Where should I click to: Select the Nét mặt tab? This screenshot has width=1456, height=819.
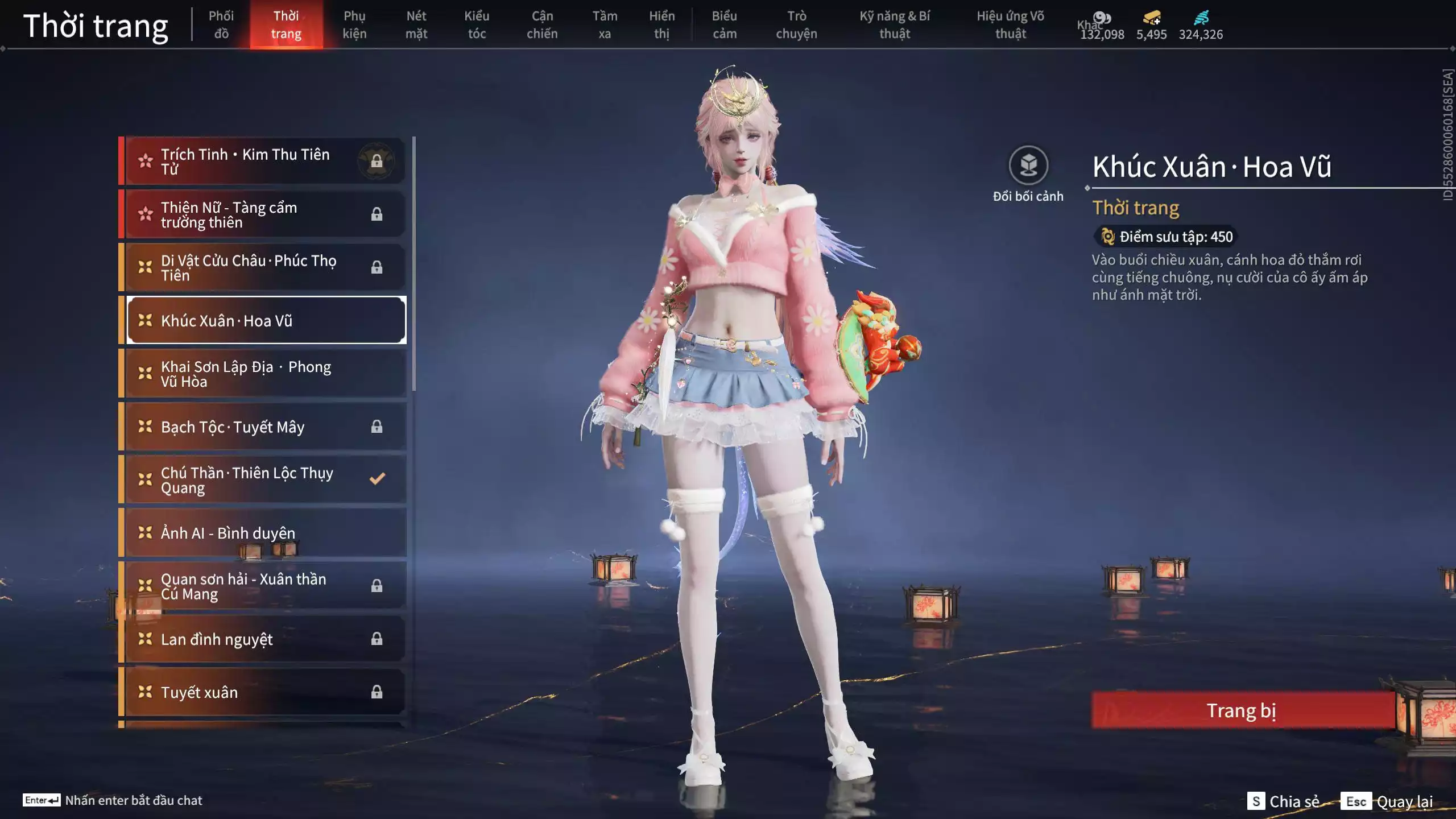[x=416, y=24]
